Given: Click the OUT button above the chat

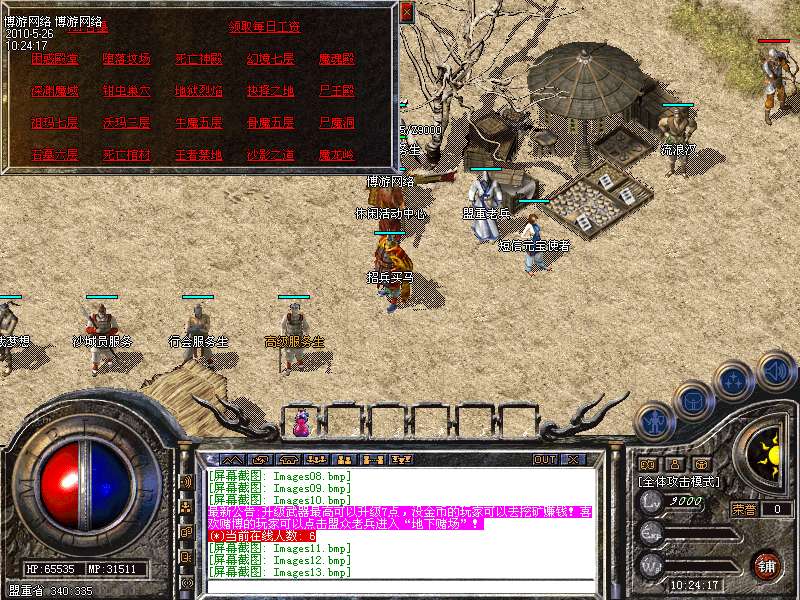Looking at the screenshot, I should 544,460.
